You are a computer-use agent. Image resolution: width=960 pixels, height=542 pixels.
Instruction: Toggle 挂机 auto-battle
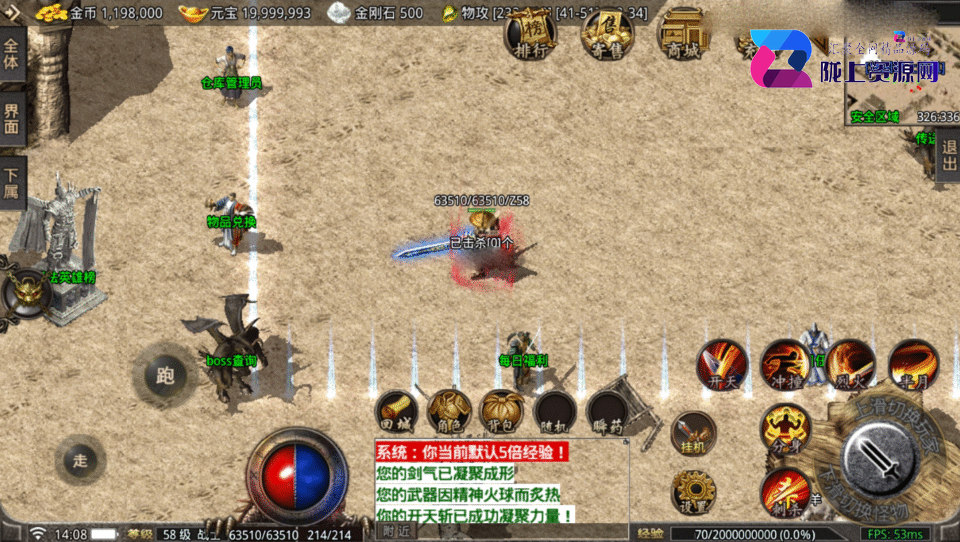pyautogui.click(x=693, y=433)
